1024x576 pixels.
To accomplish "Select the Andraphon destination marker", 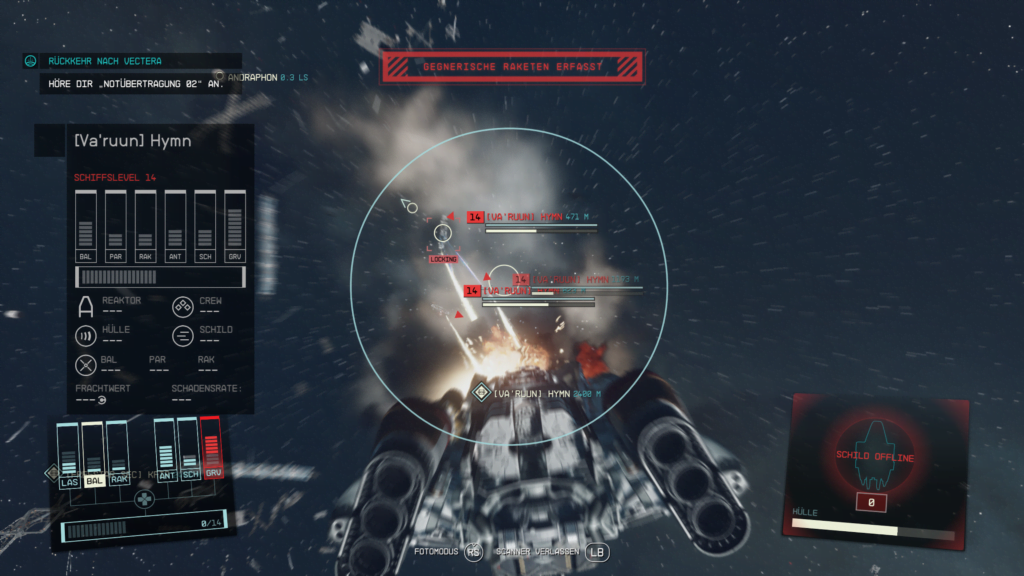I will click(219, 76).
